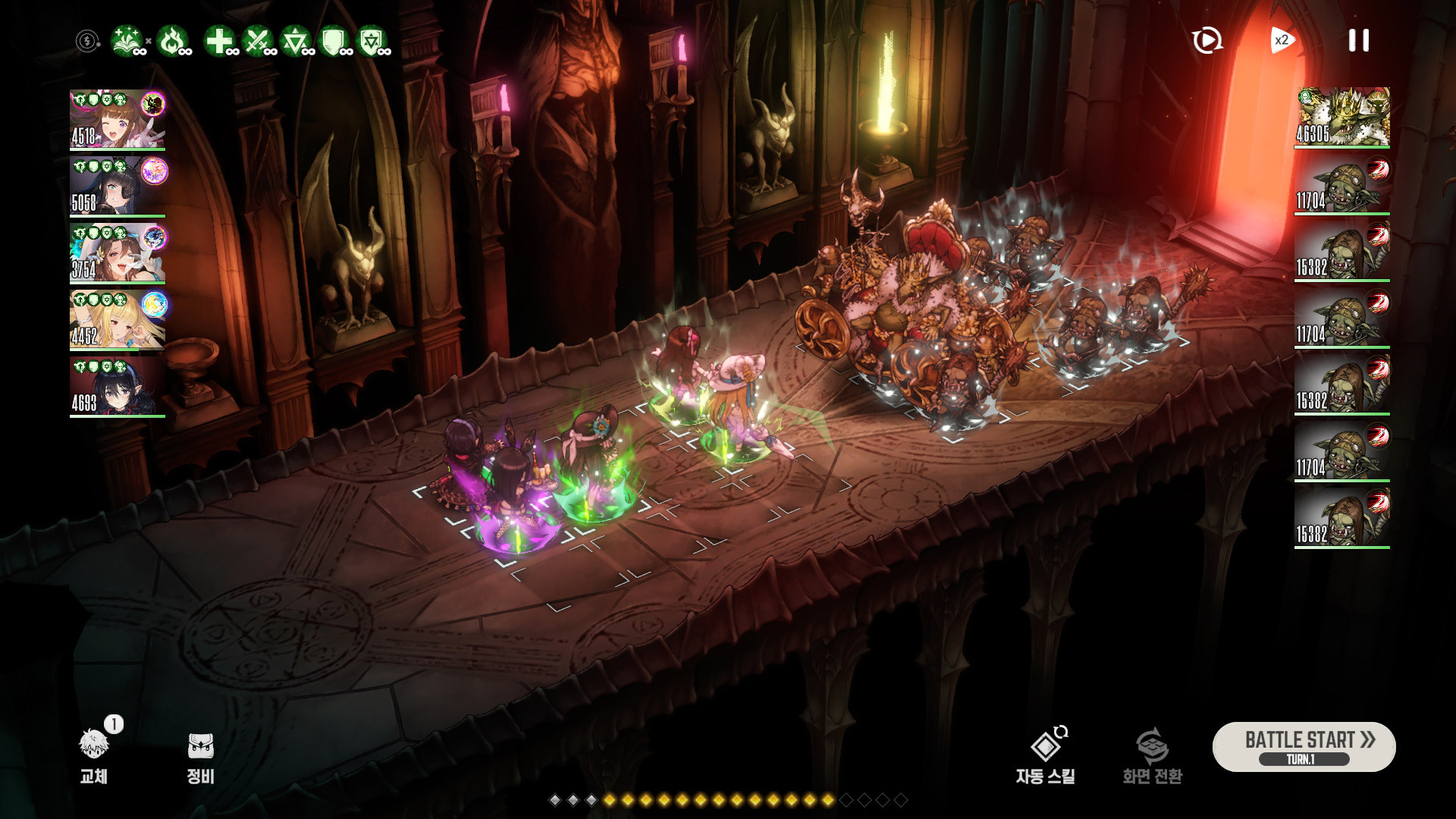
Task: Toggle 자동 스킬 auto skill
Action: (x=1046, y=754)
